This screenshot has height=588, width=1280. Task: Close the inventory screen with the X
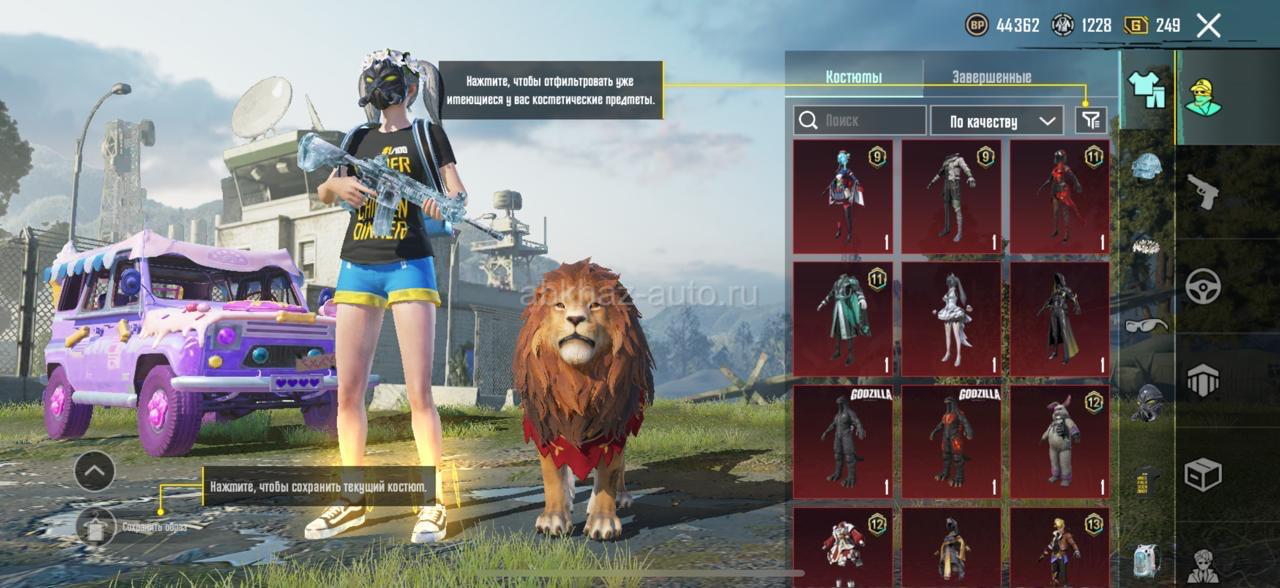1208,26
